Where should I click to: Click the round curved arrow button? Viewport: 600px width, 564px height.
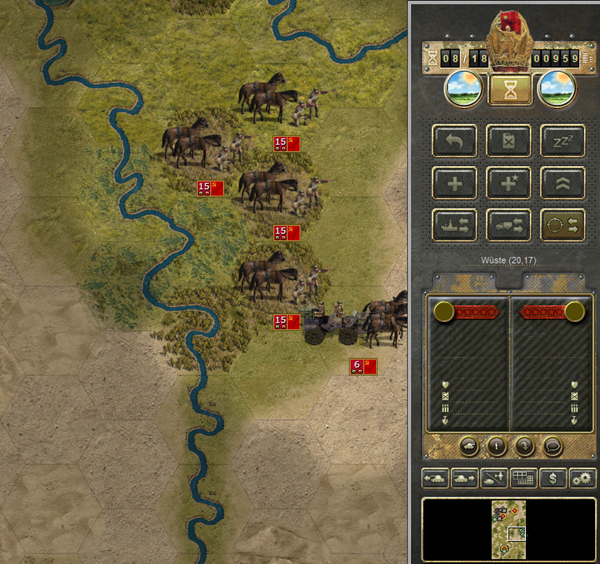pyautogui.click(x=523, y=445)
